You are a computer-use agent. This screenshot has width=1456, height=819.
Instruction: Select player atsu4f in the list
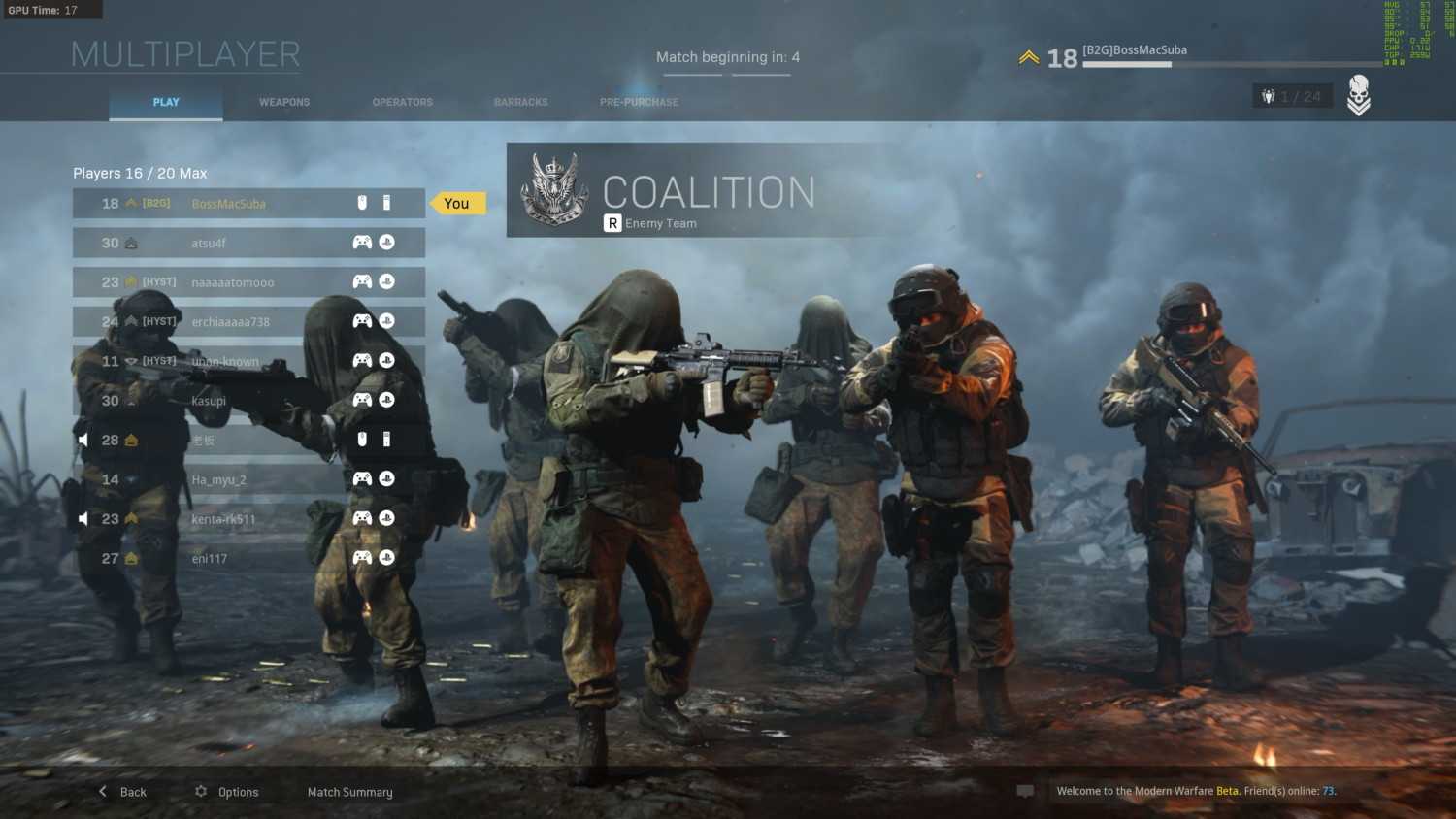[x=248, y=243]
